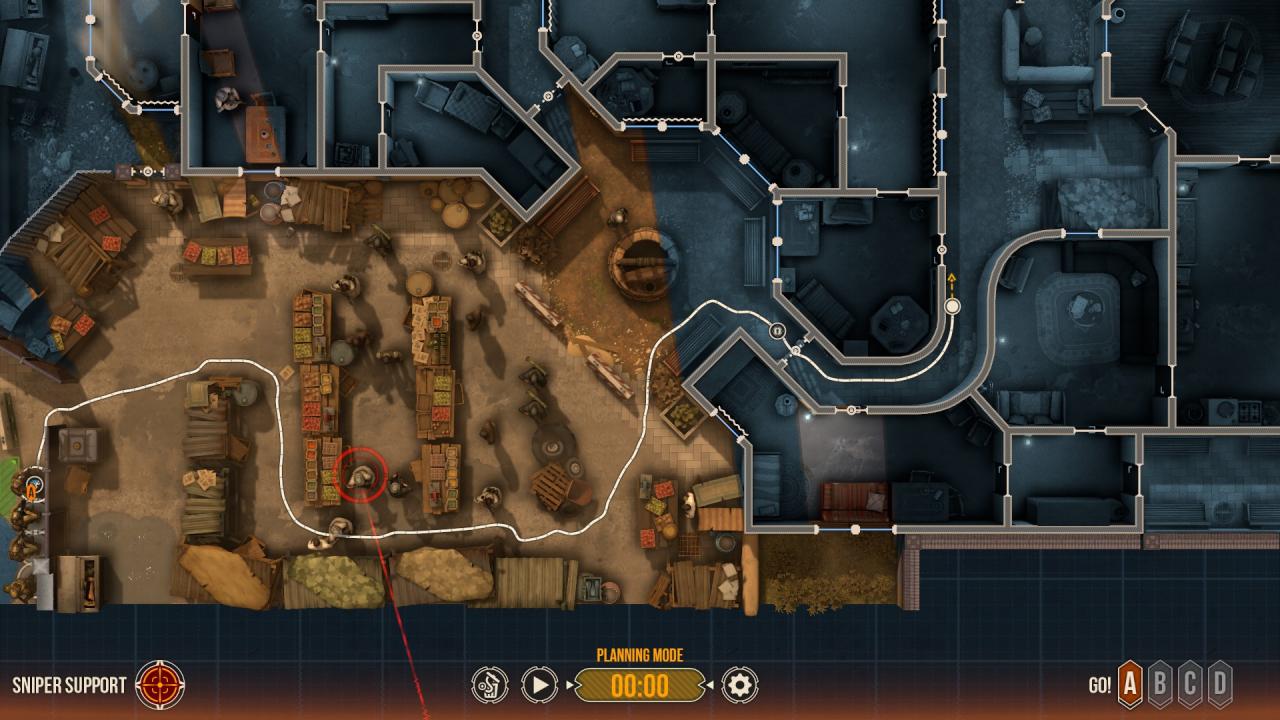The height and width of the screenshot is (720, 1280).
Task: Click the large end-of-path waypoint circle
Action: tap(951, 308)
